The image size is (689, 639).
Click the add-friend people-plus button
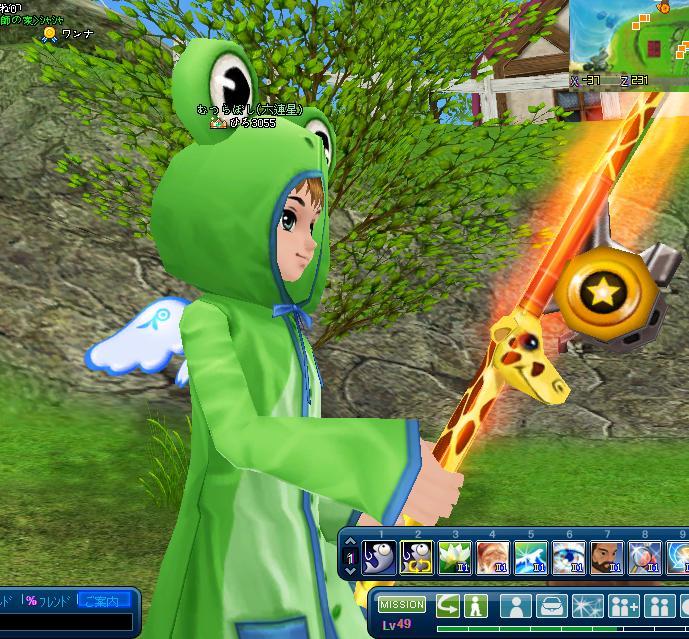pos(623,606)
